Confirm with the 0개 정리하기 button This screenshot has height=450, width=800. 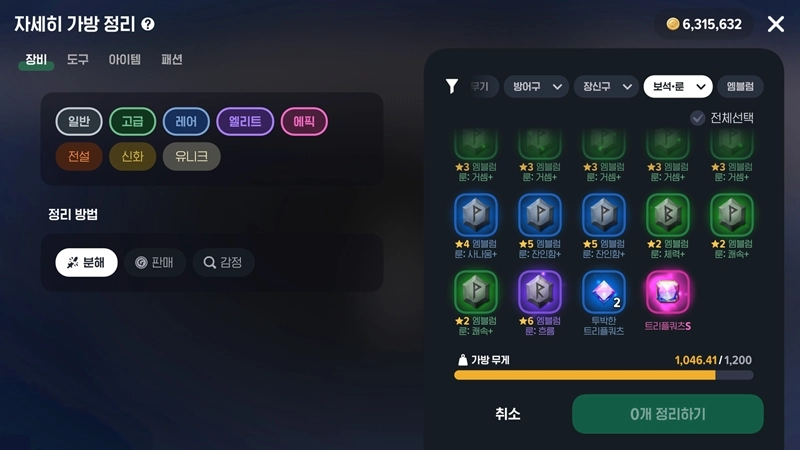(x=667, y=414)
